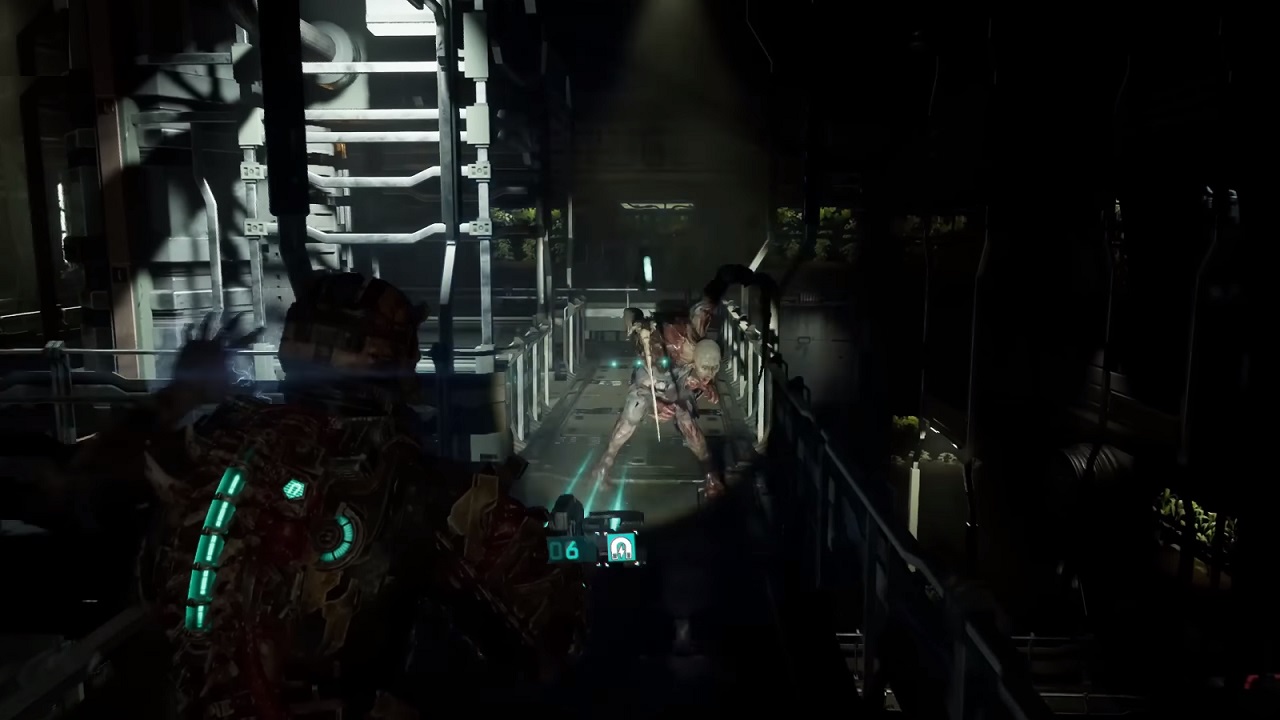Image resolution: width=1280 pixels, height=720 pixels.
Task: Click the right laser reticle dot
Action: [x=664, y=363]
